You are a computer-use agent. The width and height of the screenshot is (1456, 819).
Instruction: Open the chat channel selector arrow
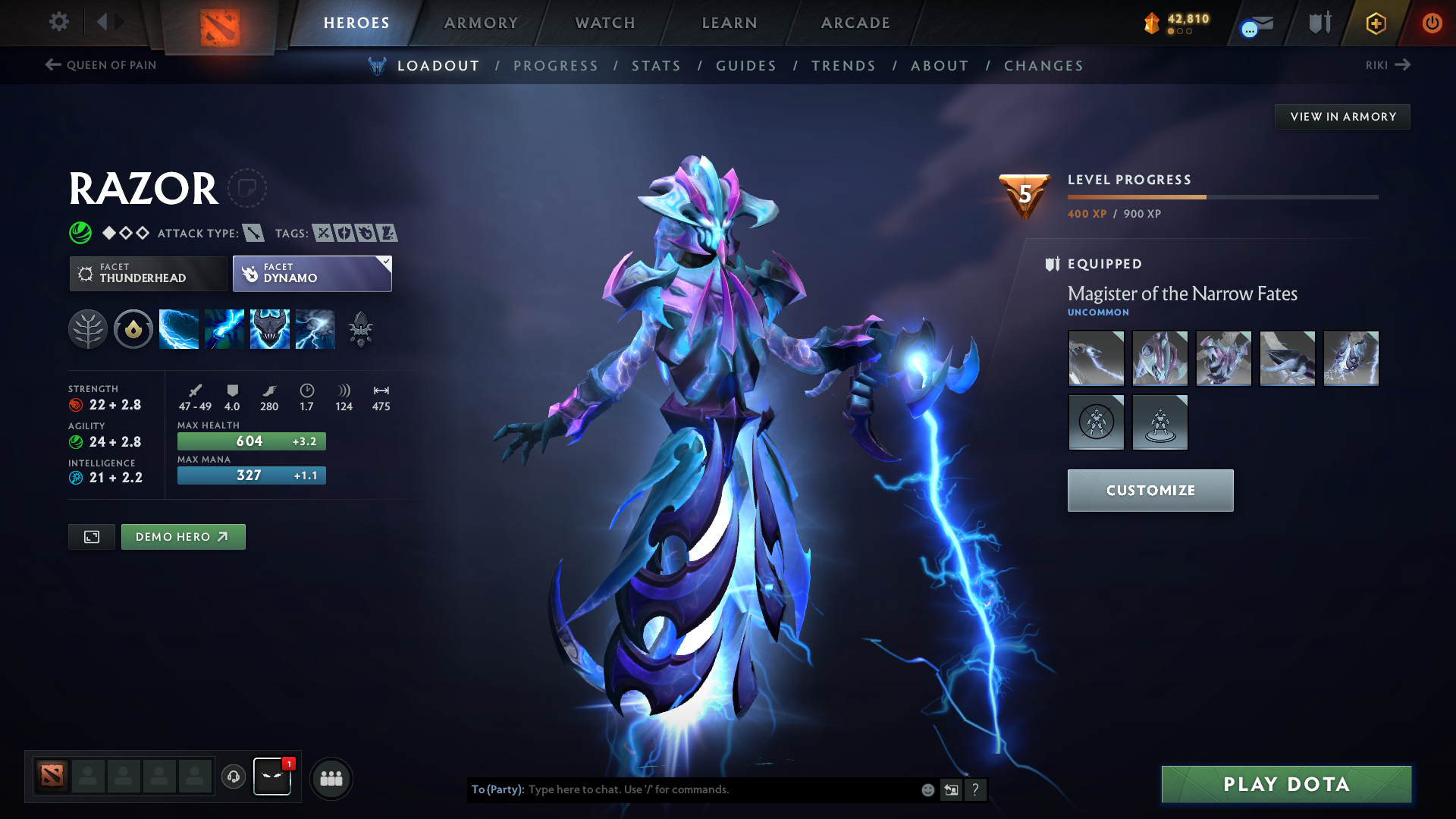pyautogui.click(x=952, y=789)
